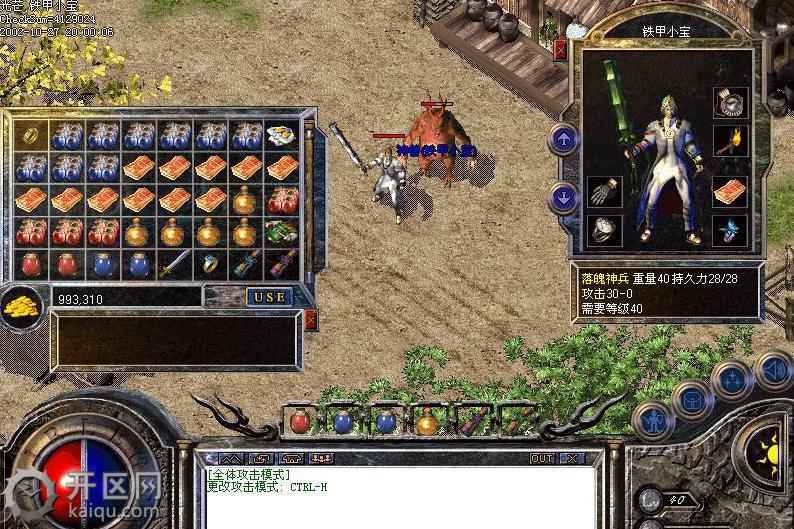The image size is (794, 529).
Task: Click the down arrow on the character panel
Action: (x=564, y=198)
